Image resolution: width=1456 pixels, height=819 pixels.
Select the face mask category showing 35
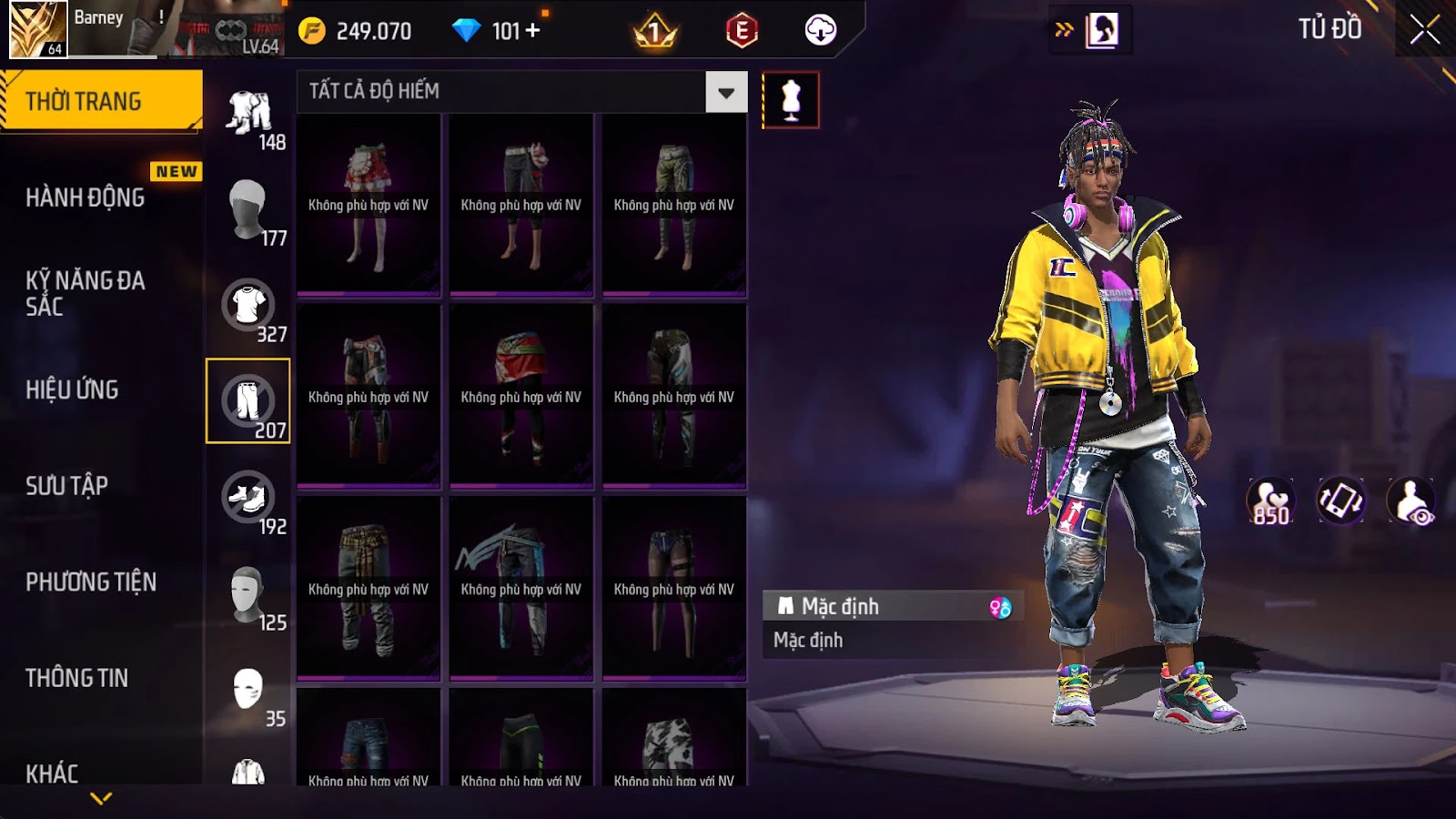point(248,690)
